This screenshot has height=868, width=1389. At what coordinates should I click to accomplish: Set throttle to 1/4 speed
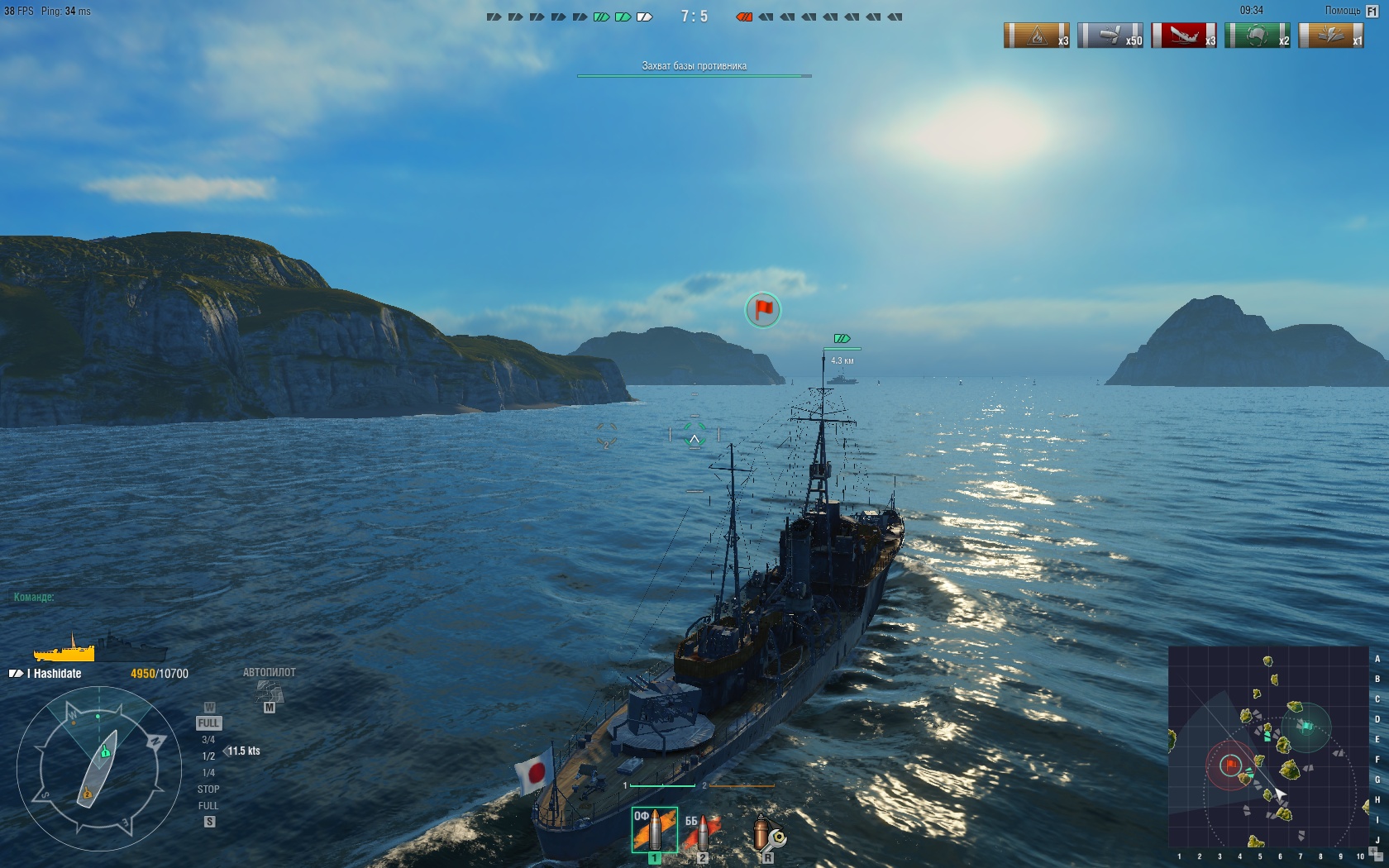click(208, 773)
